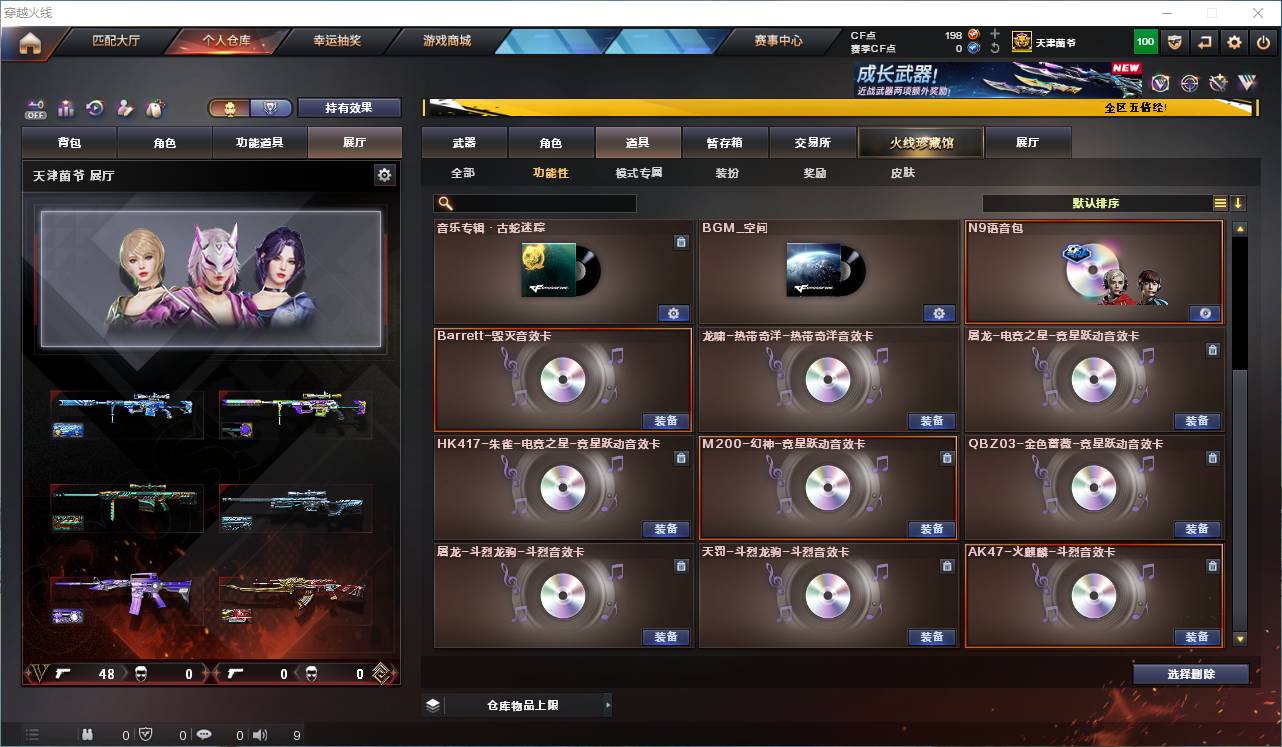Click the chat message bubble icon in bottom bar
This screenshot has width=1282, height=747.
203,733
